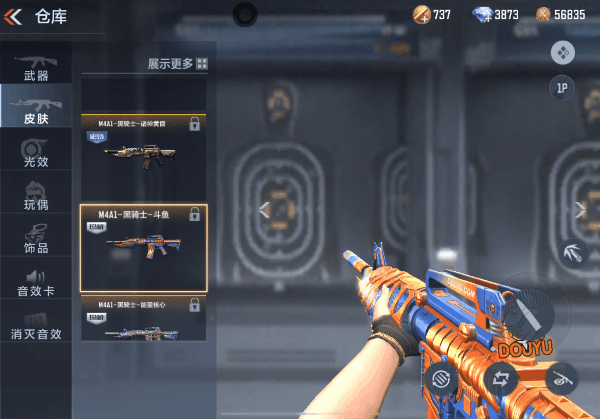This screenshot has width=600, height=419.
Task: Toggle the 1P view button
Action: point(562,88)
